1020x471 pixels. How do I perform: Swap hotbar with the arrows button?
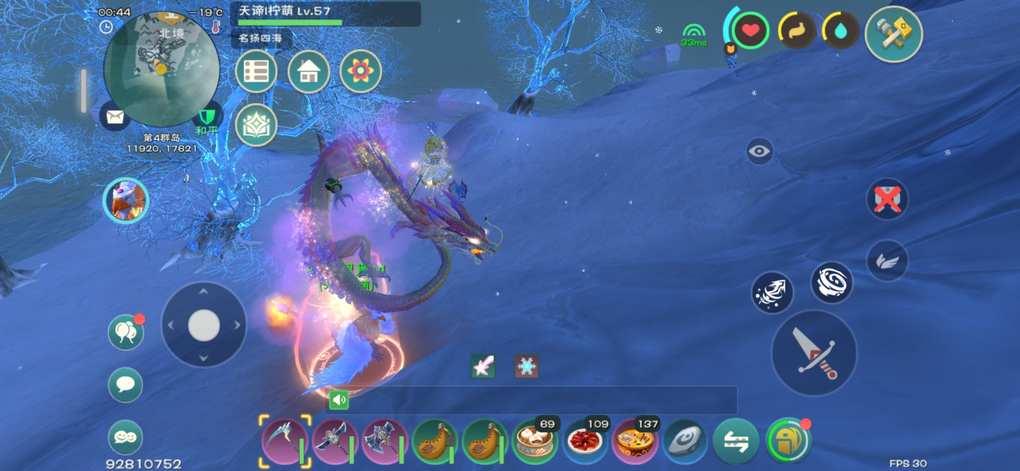735,440
